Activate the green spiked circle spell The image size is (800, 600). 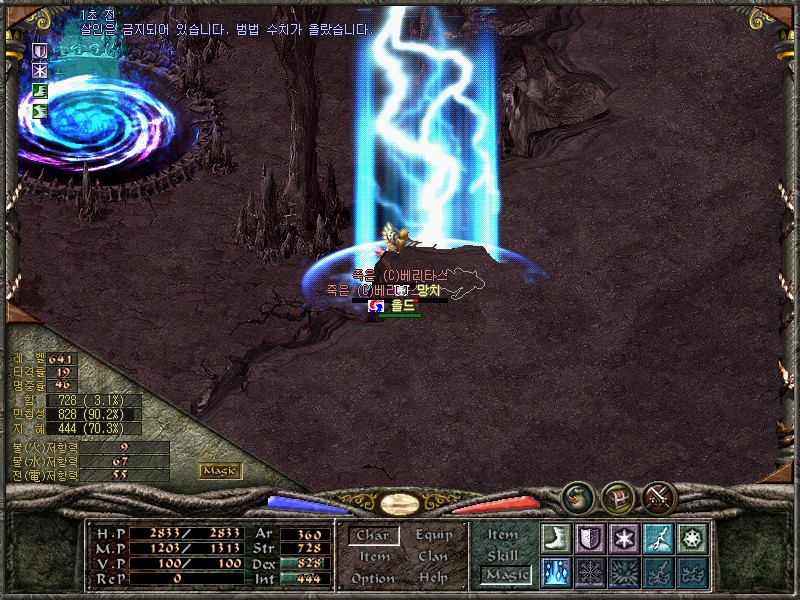tap(691, 538)
